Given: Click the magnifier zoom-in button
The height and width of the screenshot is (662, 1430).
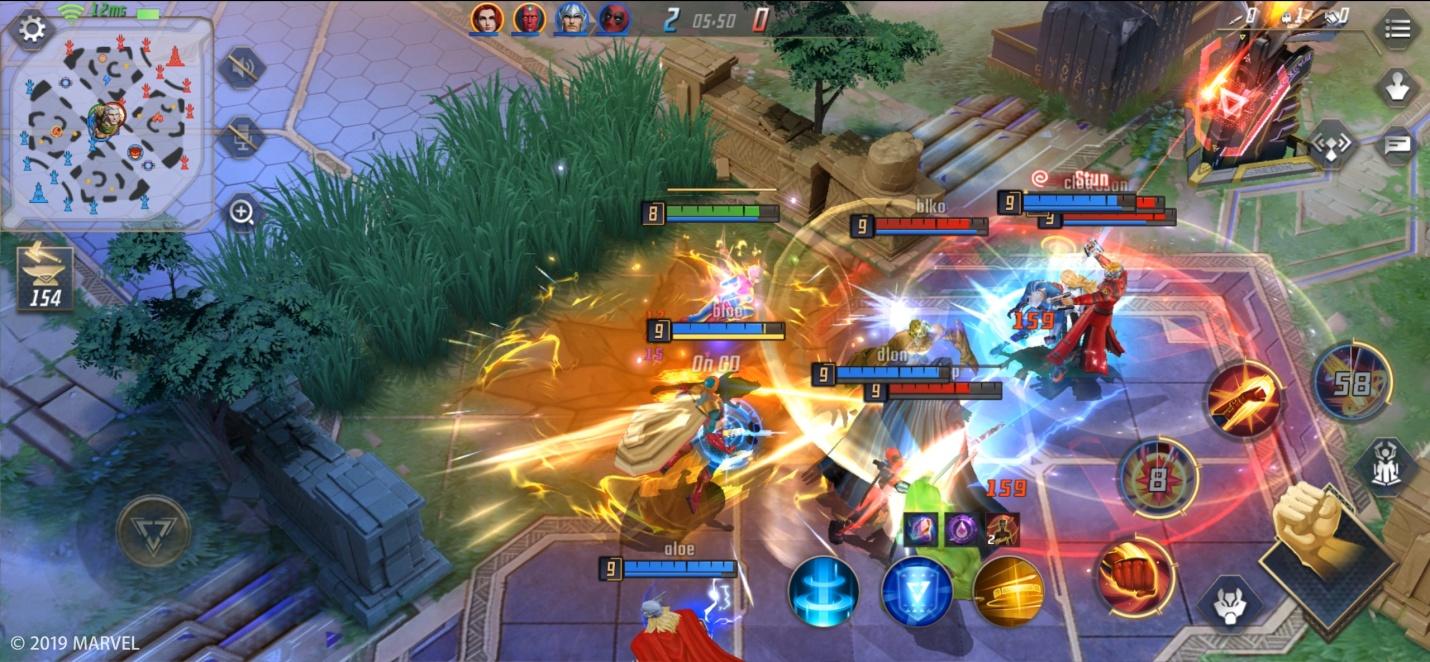Looking at the screenshot, I should [242, 212].
